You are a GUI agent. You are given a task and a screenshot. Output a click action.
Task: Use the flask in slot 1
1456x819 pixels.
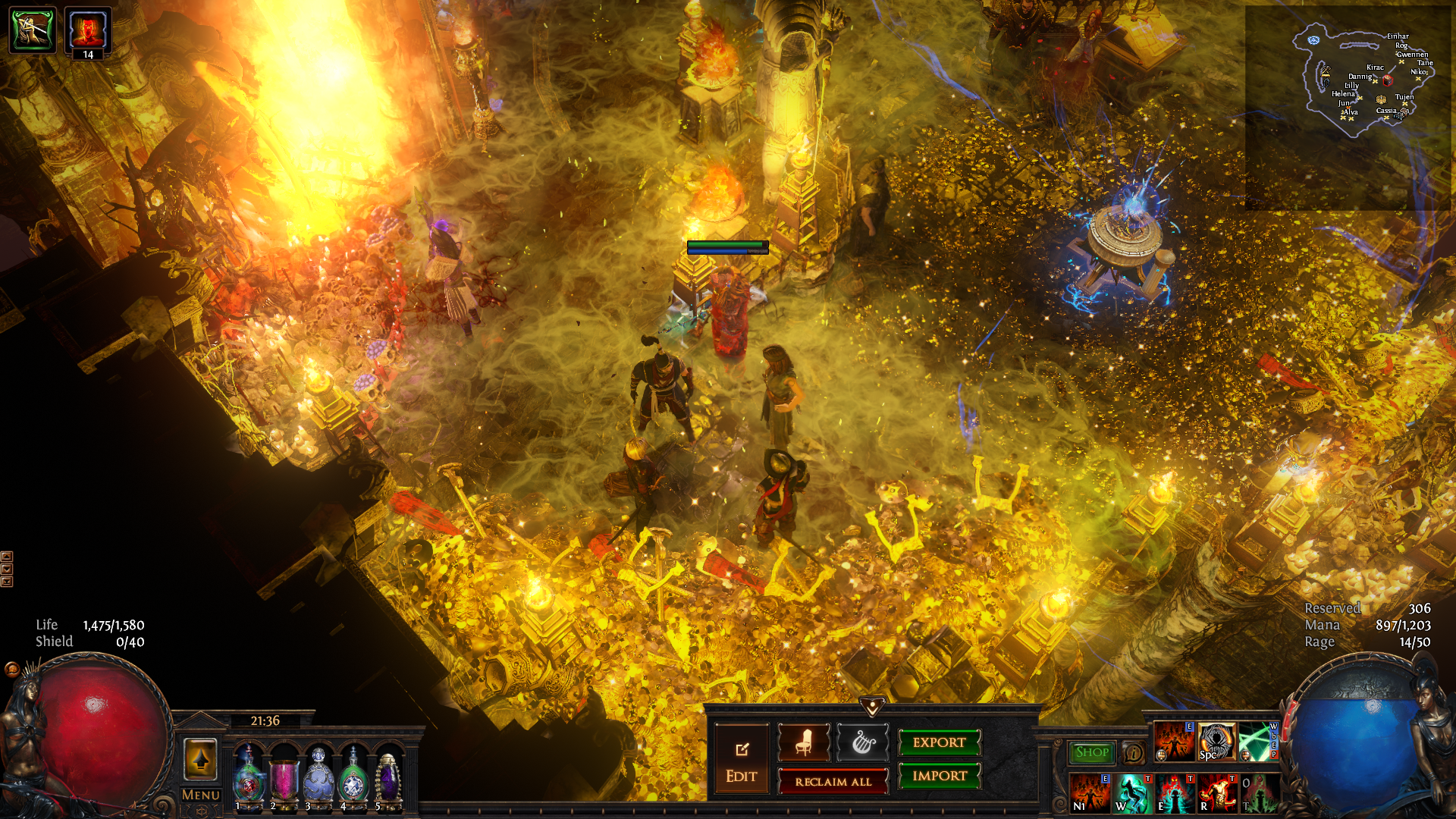click(248, 775)
